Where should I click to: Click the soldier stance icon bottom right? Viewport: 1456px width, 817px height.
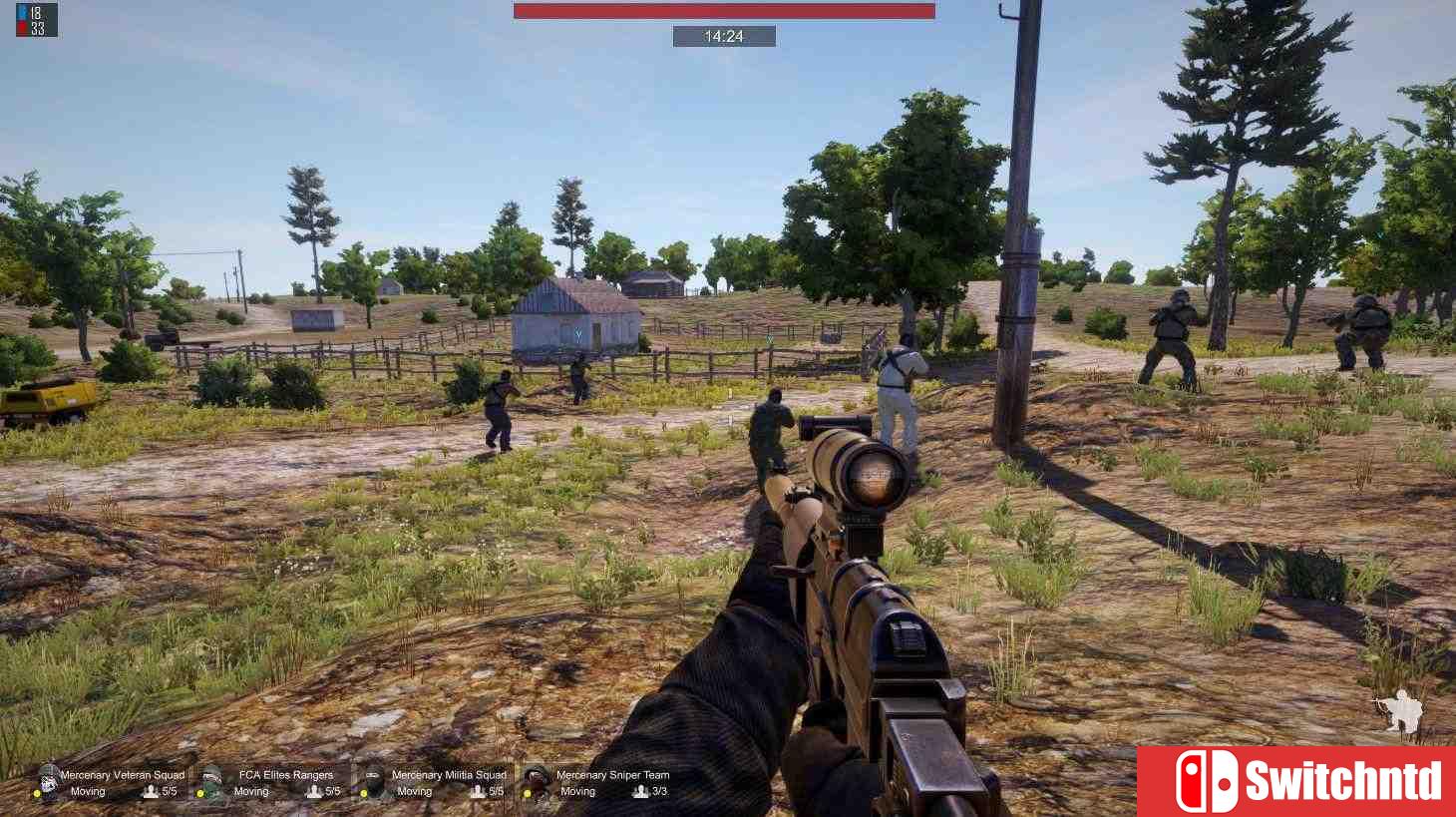tap(1400, 711)
